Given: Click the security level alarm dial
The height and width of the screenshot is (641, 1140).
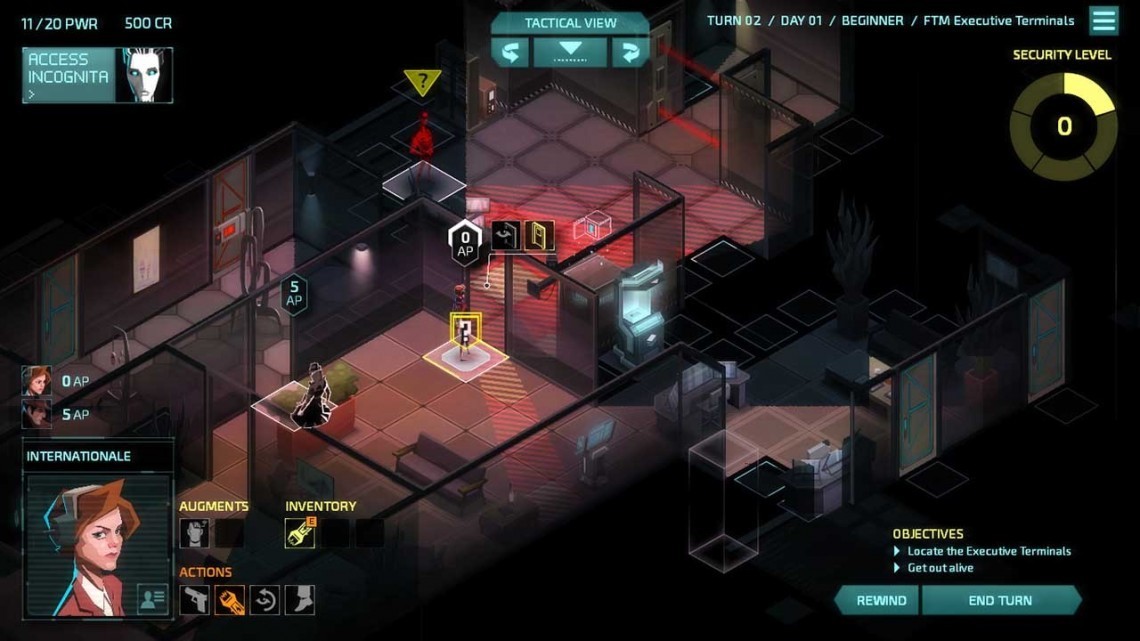Looking at the screenshot, I should point(1063,126).
